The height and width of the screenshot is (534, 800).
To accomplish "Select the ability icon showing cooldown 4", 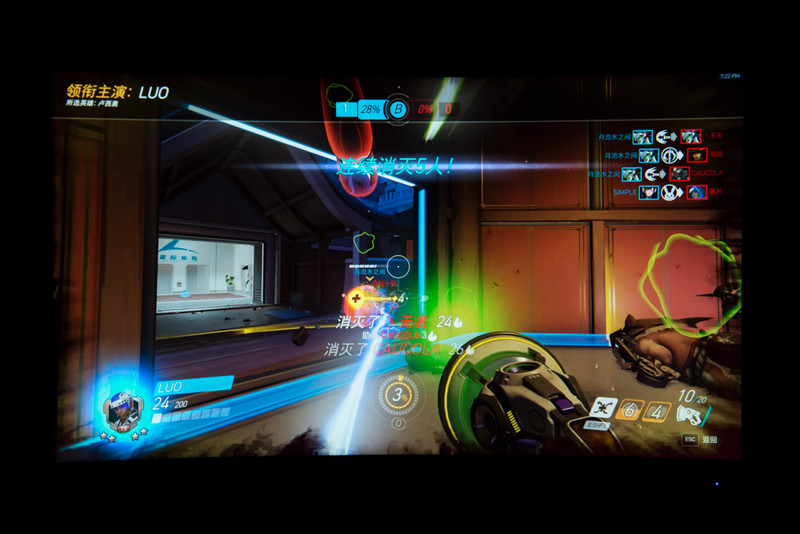I will pos(657,410).
